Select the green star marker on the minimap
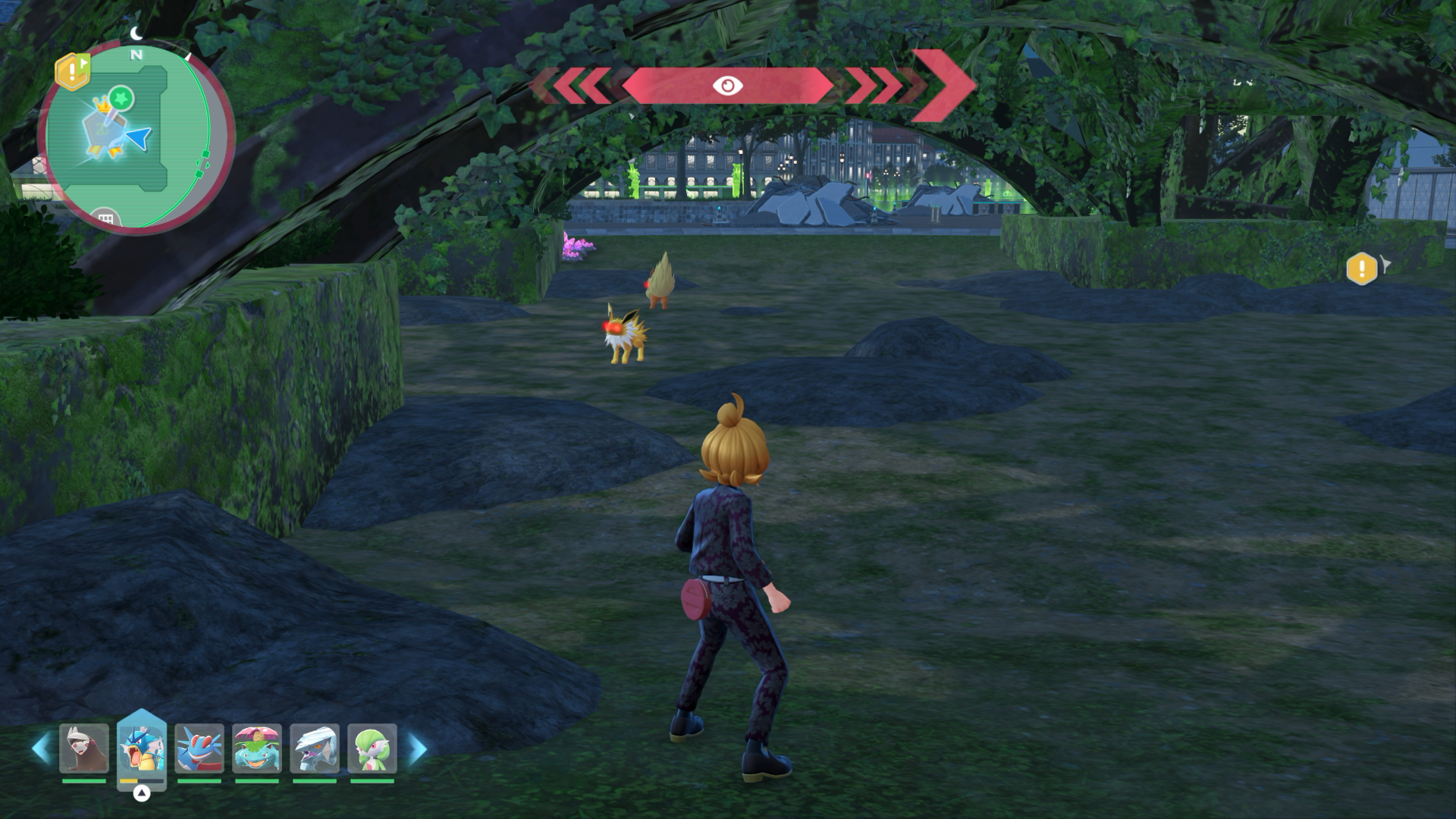 click(121, 98)
